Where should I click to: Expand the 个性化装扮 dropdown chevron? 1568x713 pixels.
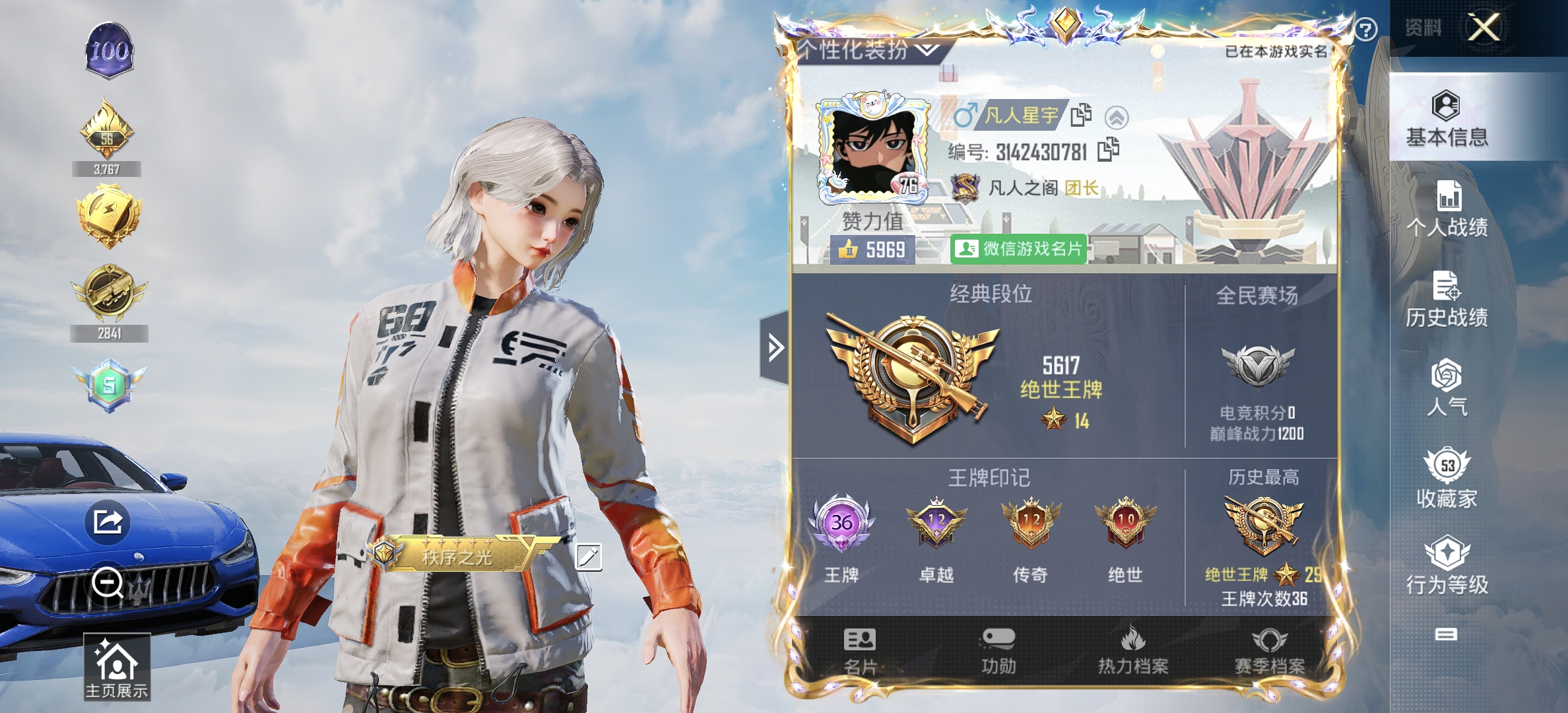coord(927,48)
